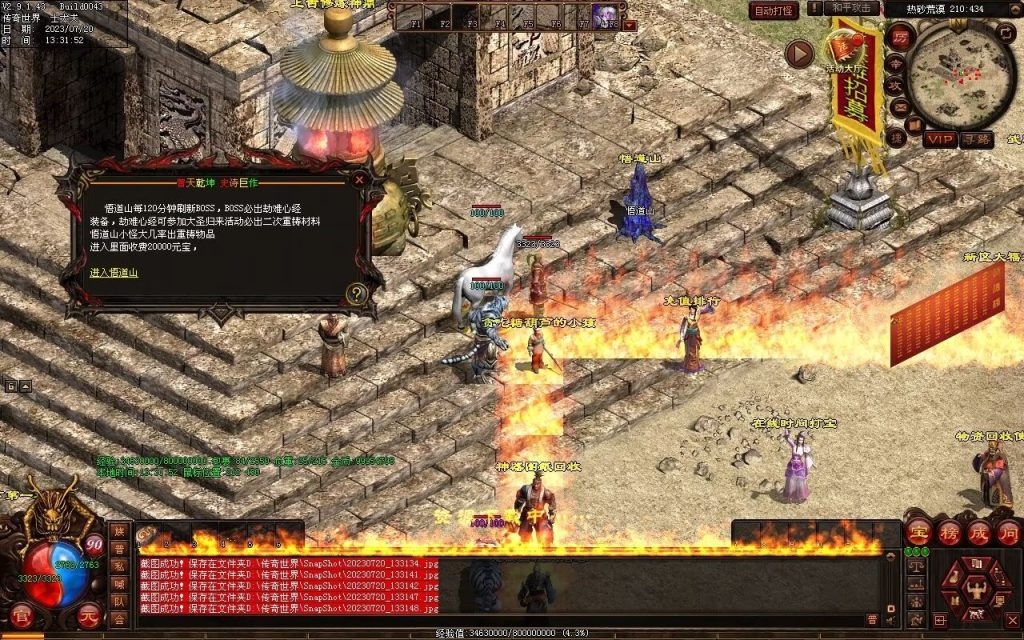Open the 成 achievements button

[979, 532]
